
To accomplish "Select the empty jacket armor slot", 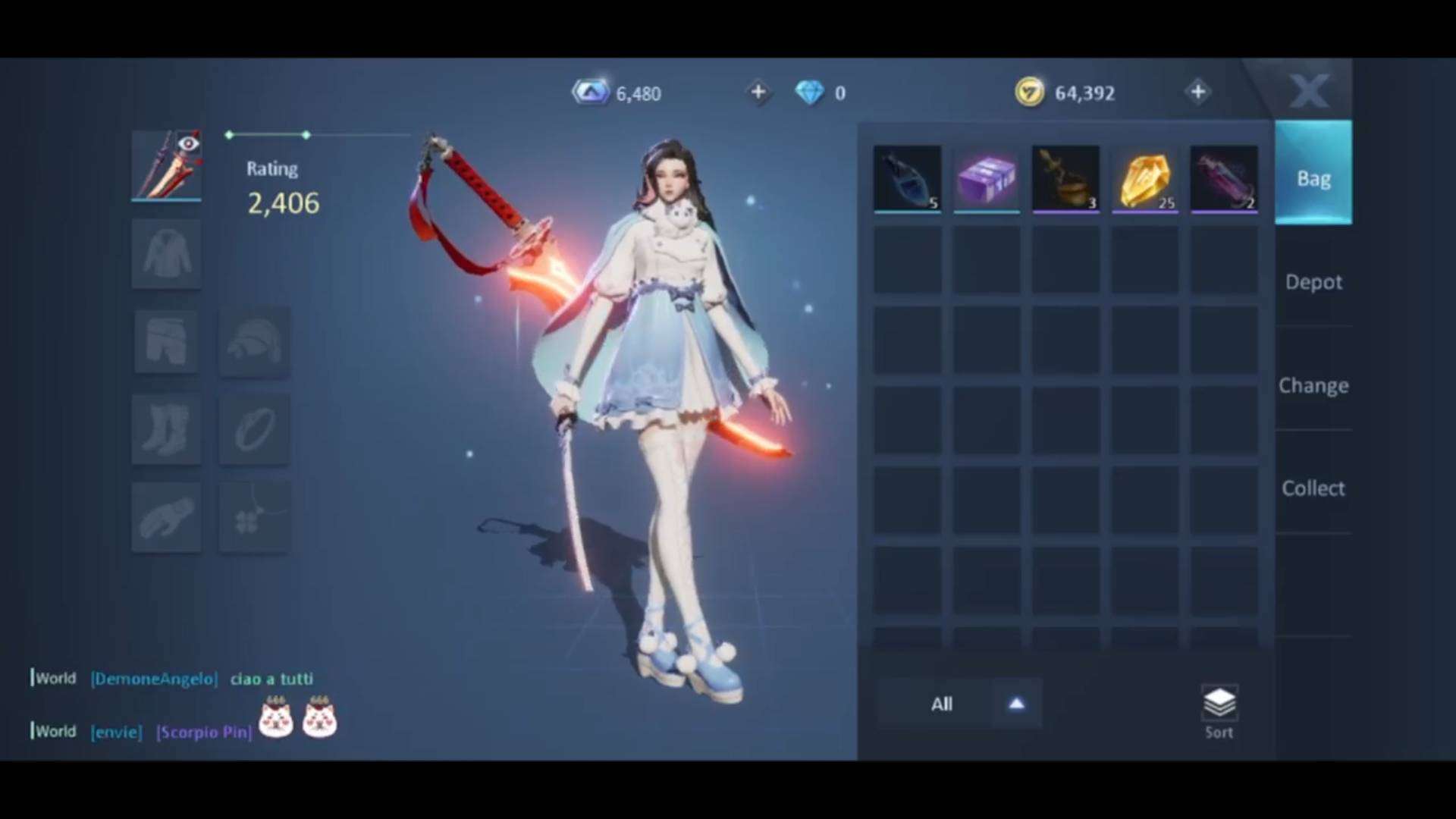I will coord(166,254).
